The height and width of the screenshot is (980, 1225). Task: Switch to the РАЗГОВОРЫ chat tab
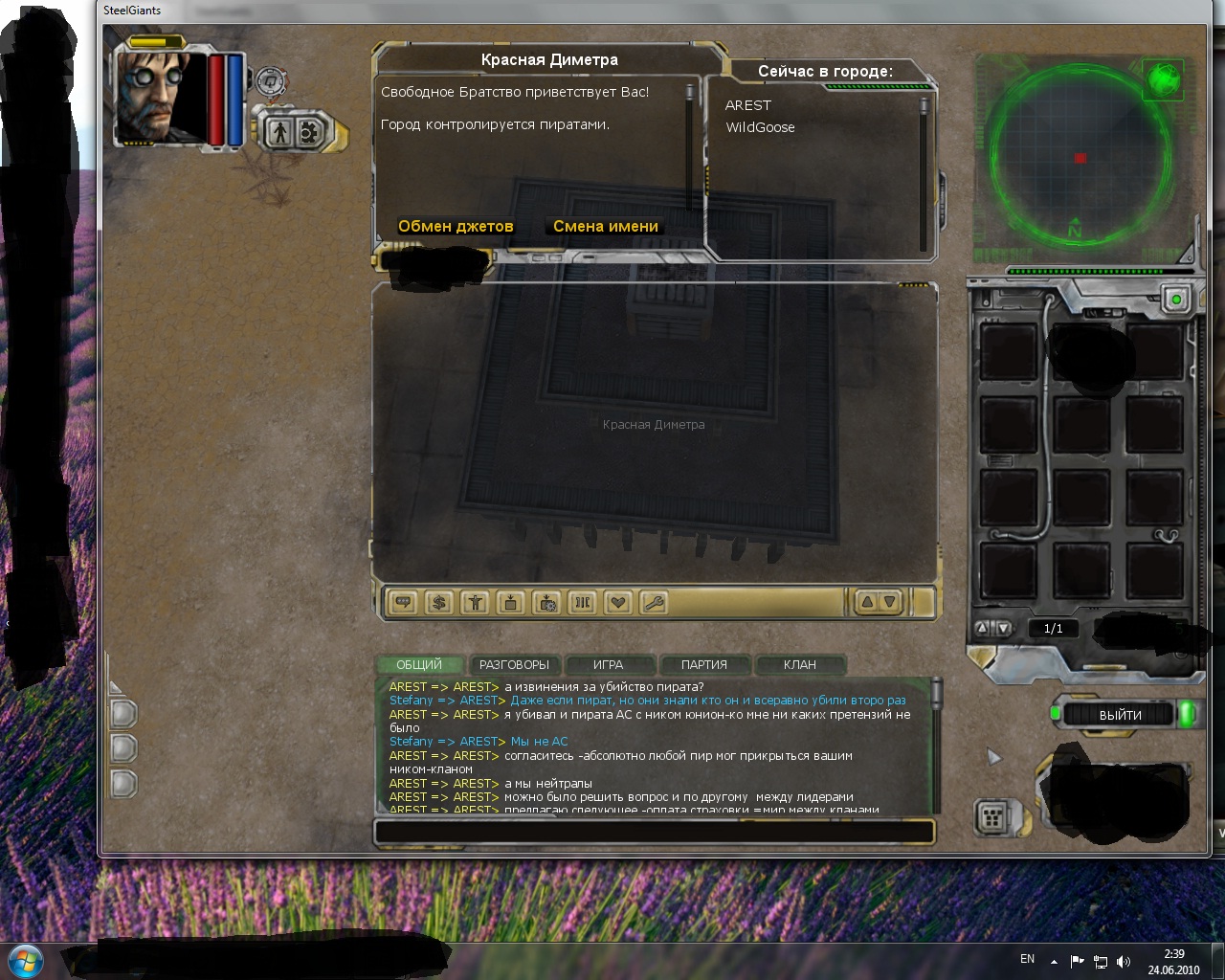[x=514, y=664]
